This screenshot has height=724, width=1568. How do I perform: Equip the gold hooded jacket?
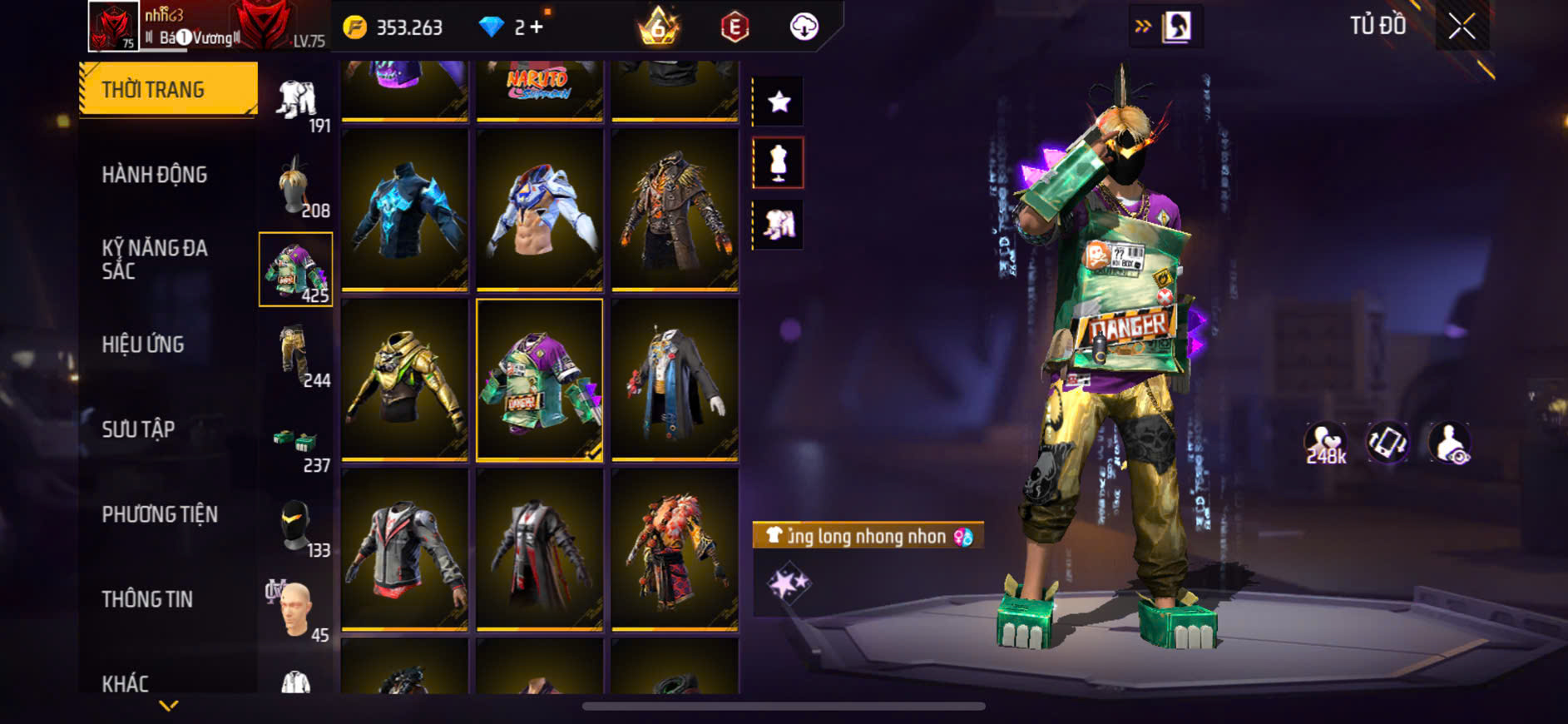point(404,379)
